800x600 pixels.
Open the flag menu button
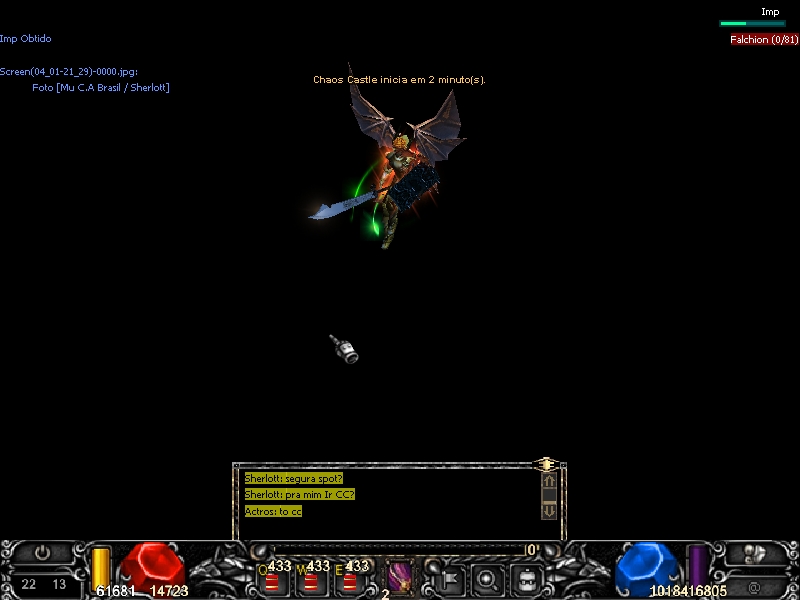[x=448, y=578]
